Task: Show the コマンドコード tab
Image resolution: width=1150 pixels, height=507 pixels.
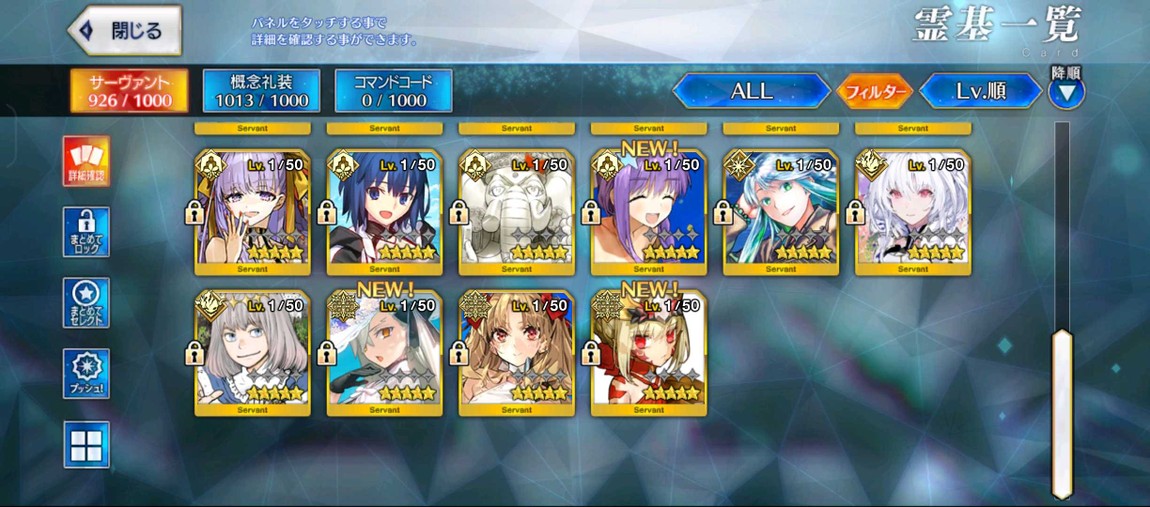Action: tap(393, 90)
